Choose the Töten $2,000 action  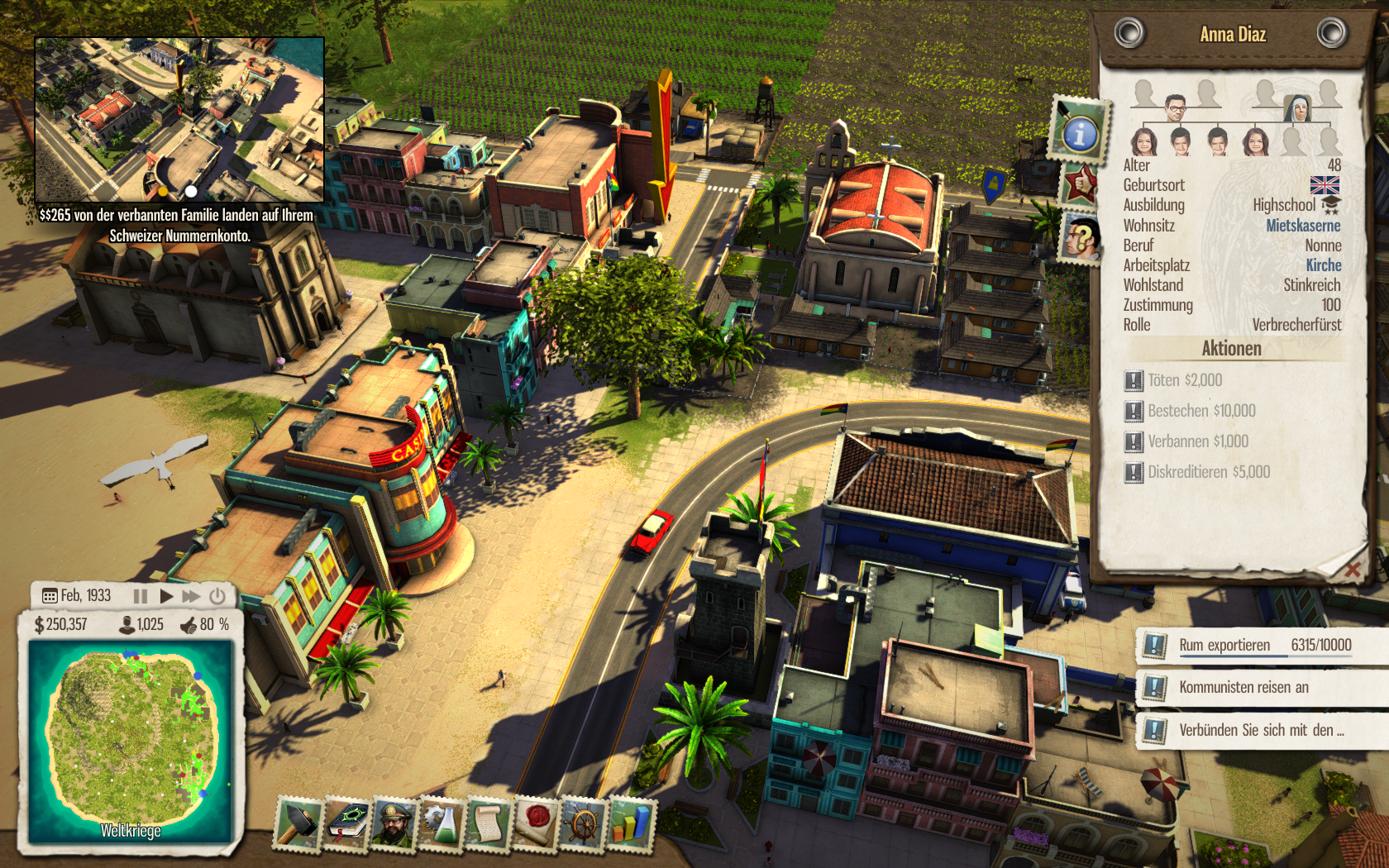click(1184, 380)
